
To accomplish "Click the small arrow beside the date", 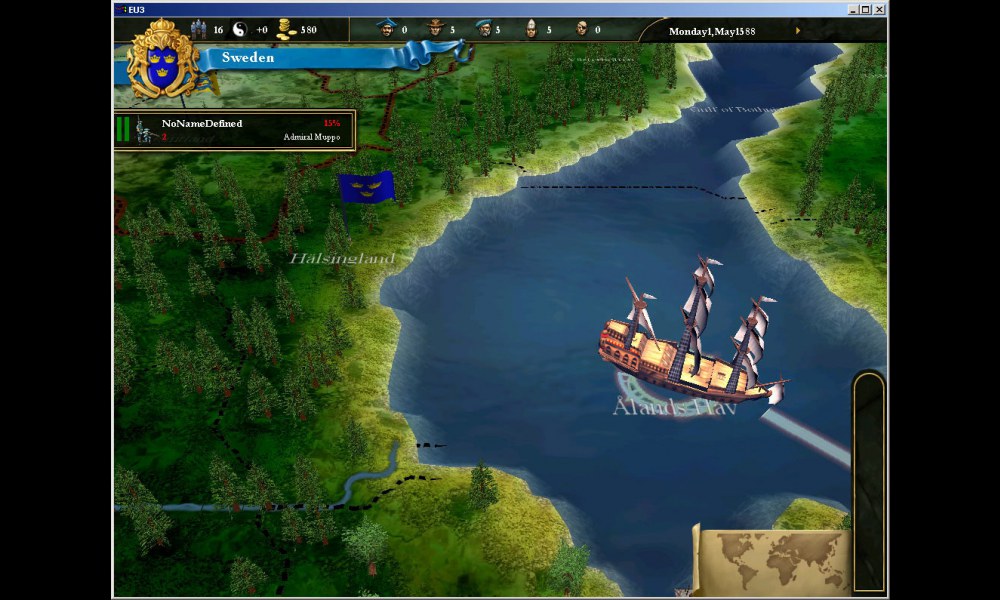I will tap(797, 30).
